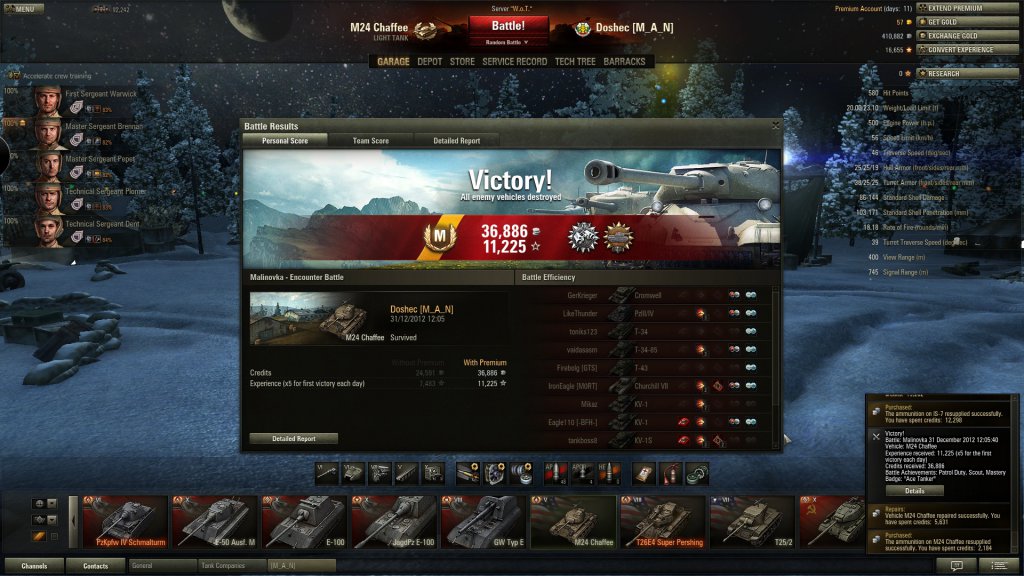The height and width of the screenshot is (576, 1024).
Task: Open the Contacts list
Action: pos(96,566)
